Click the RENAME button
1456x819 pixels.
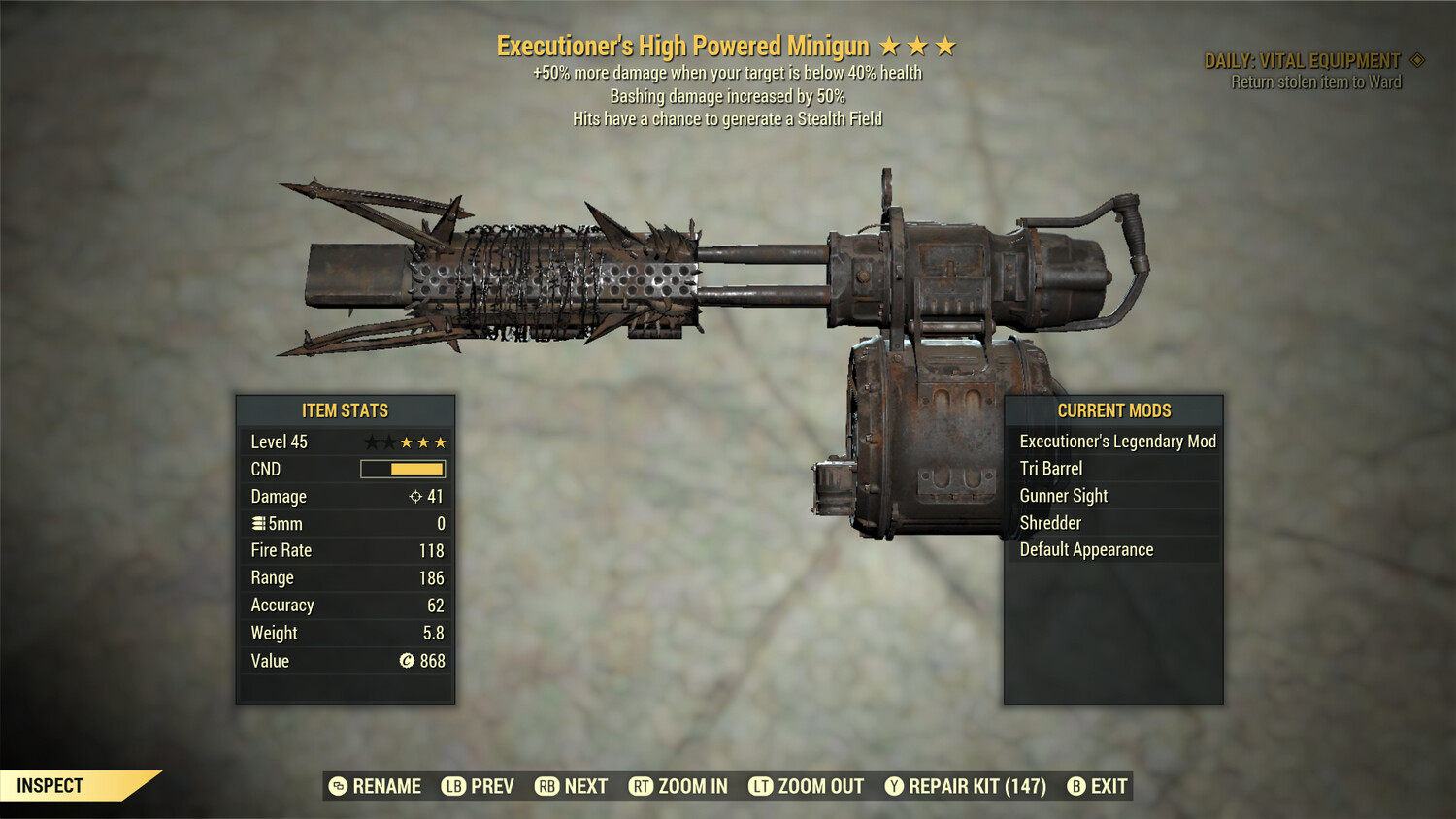click(x=385, y=786)
